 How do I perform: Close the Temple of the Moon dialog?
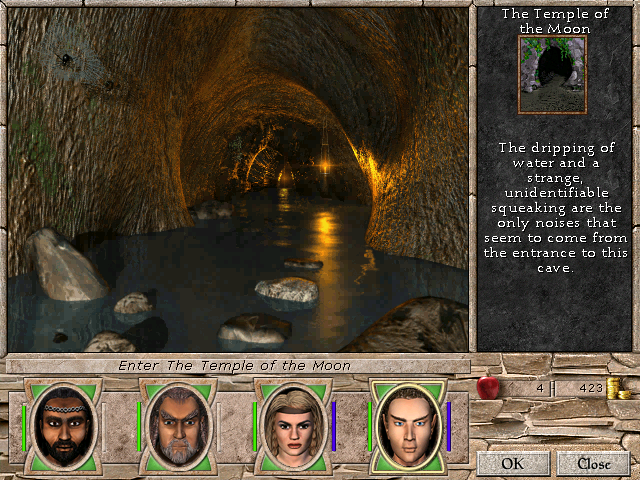593,463
